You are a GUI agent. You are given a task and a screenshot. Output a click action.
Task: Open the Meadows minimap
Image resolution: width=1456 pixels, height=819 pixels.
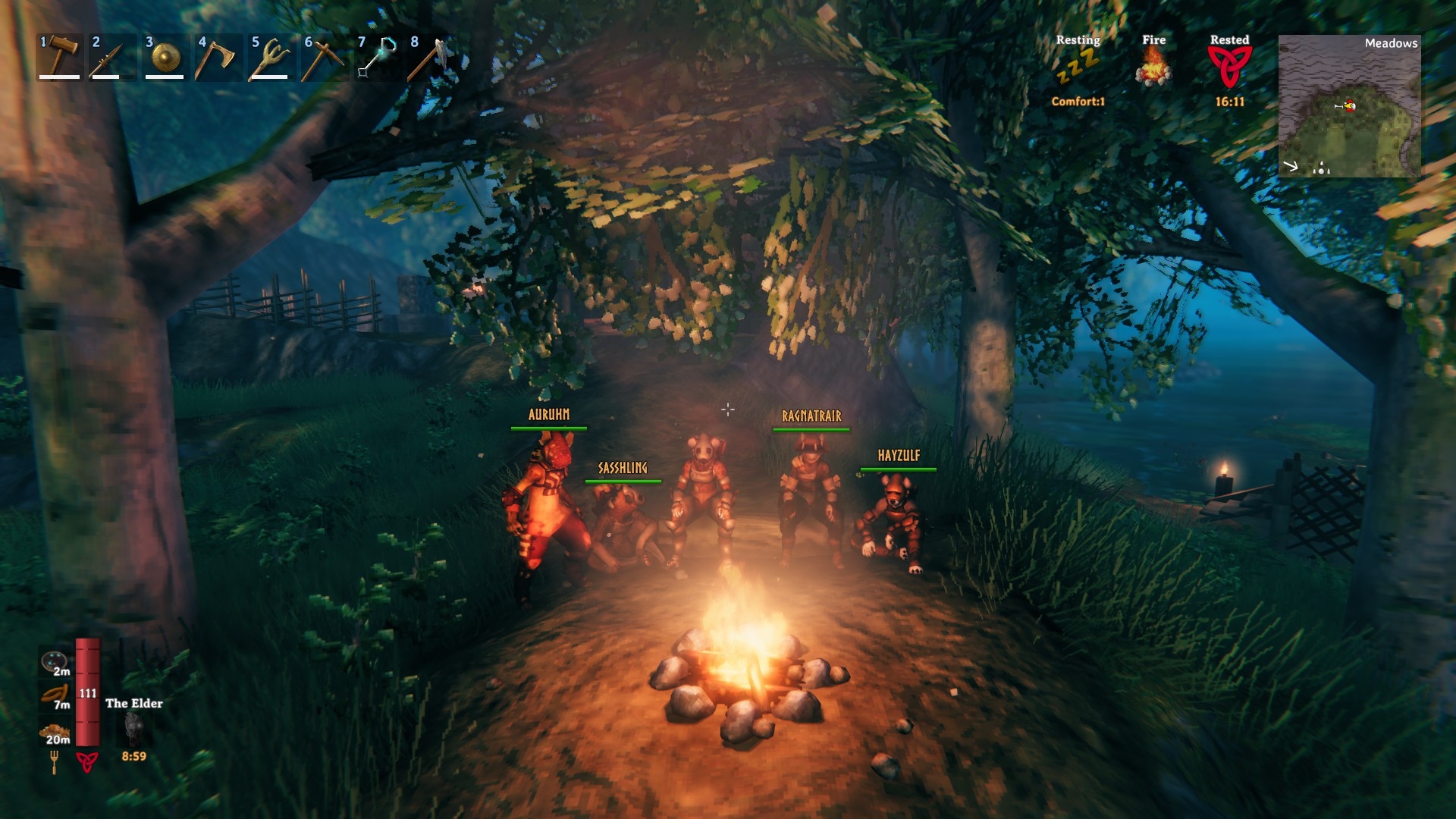(x=1349, y=106)
